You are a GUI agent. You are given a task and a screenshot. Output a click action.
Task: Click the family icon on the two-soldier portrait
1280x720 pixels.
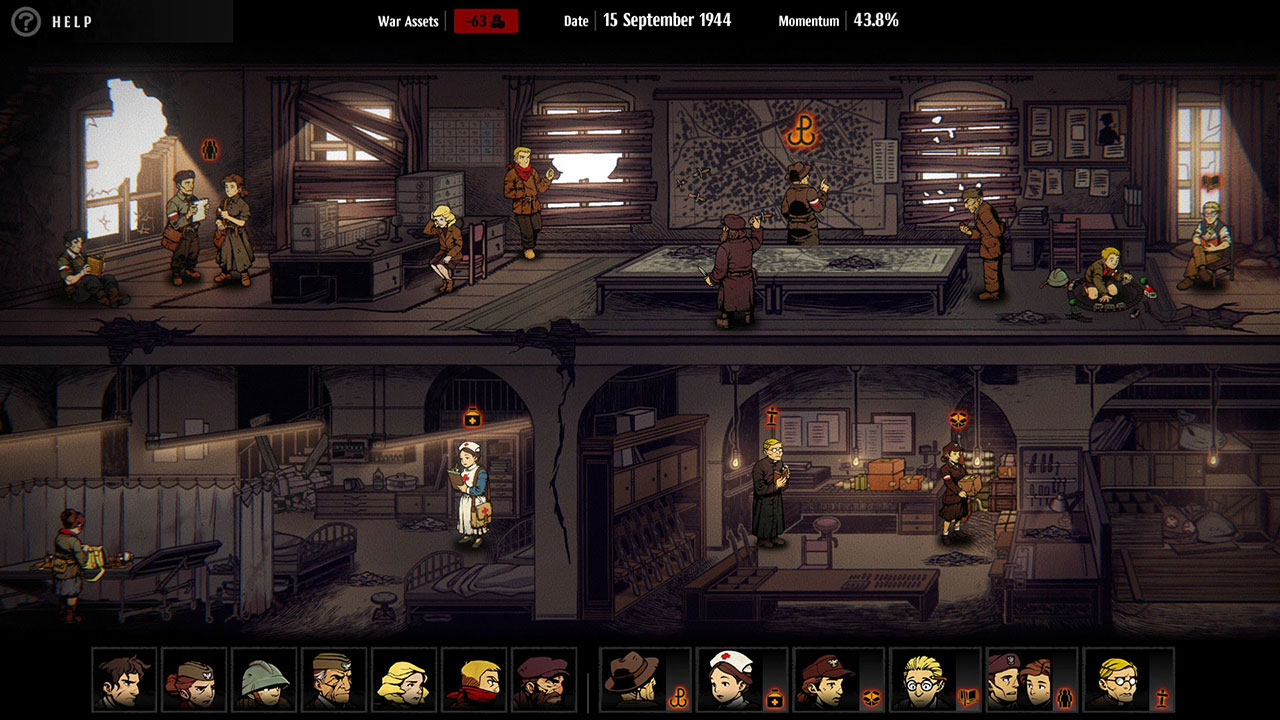(x=1064, y=696)
